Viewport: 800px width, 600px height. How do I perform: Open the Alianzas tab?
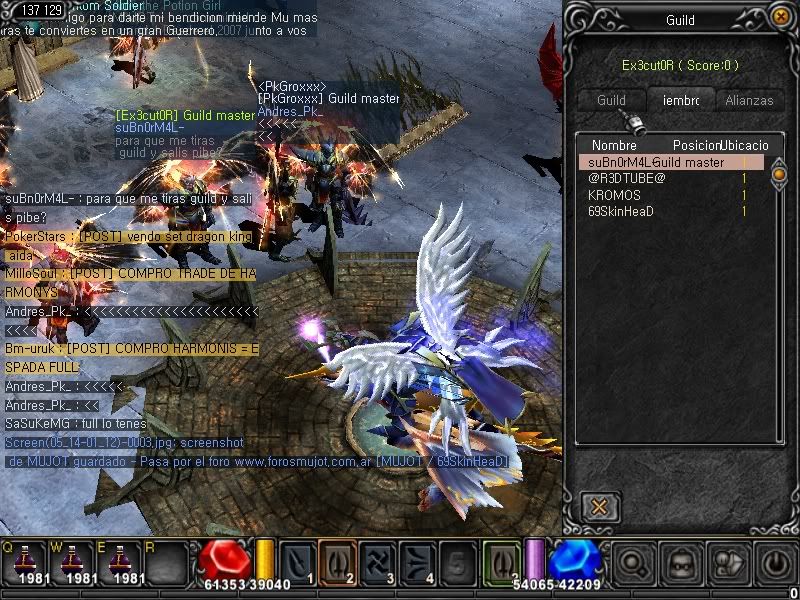click(x=749, y=100)
